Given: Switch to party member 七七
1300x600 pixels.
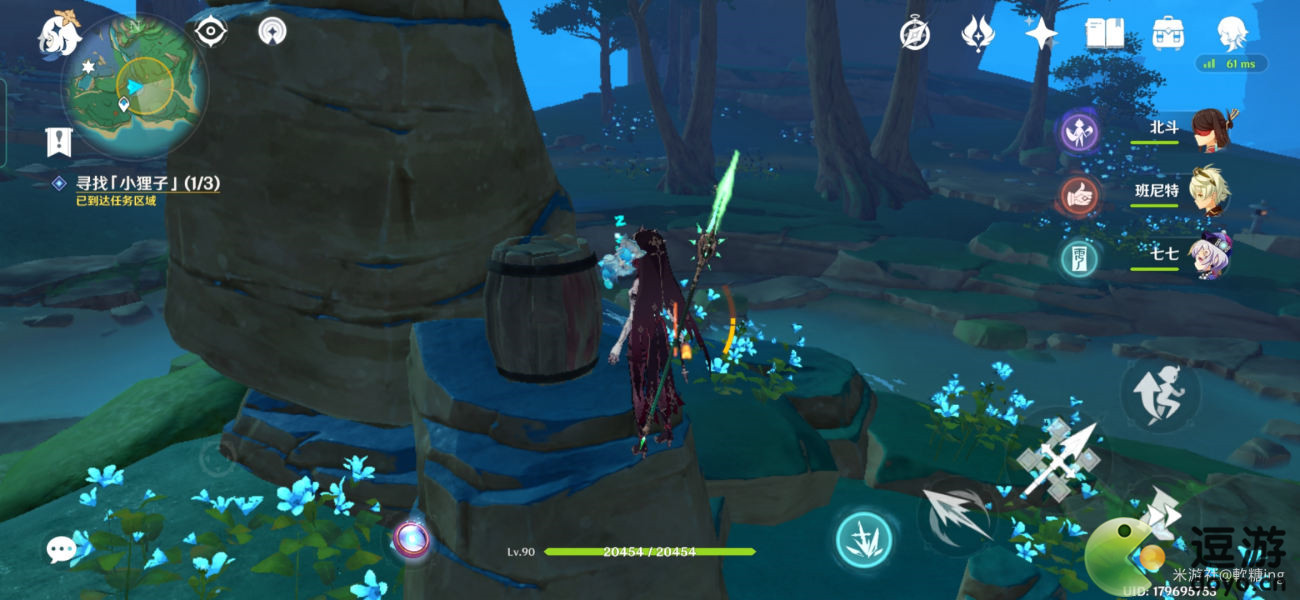Looking at the screenshot, I should (x=1209, y=254).
